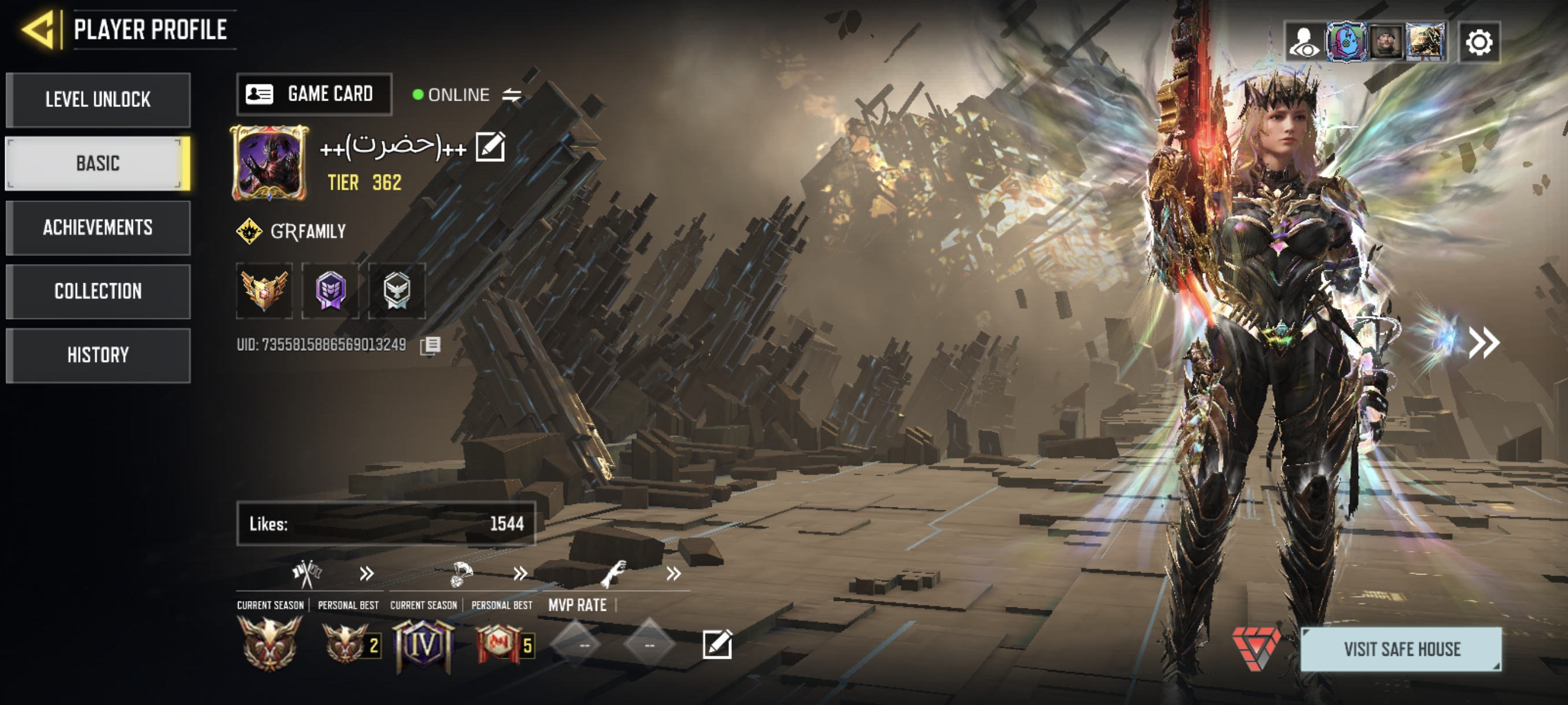Switch to the Achievements tab
1568x705 pixels.
click(x=98, y=228)
